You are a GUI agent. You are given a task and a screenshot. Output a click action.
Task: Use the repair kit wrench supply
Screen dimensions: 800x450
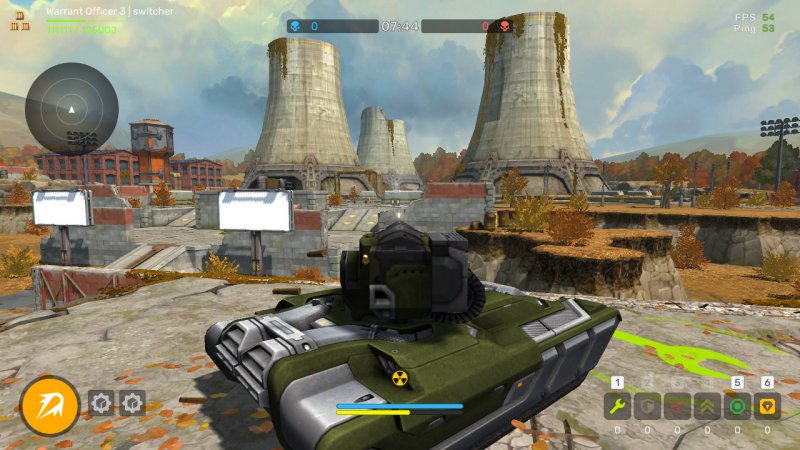[617, 406]
